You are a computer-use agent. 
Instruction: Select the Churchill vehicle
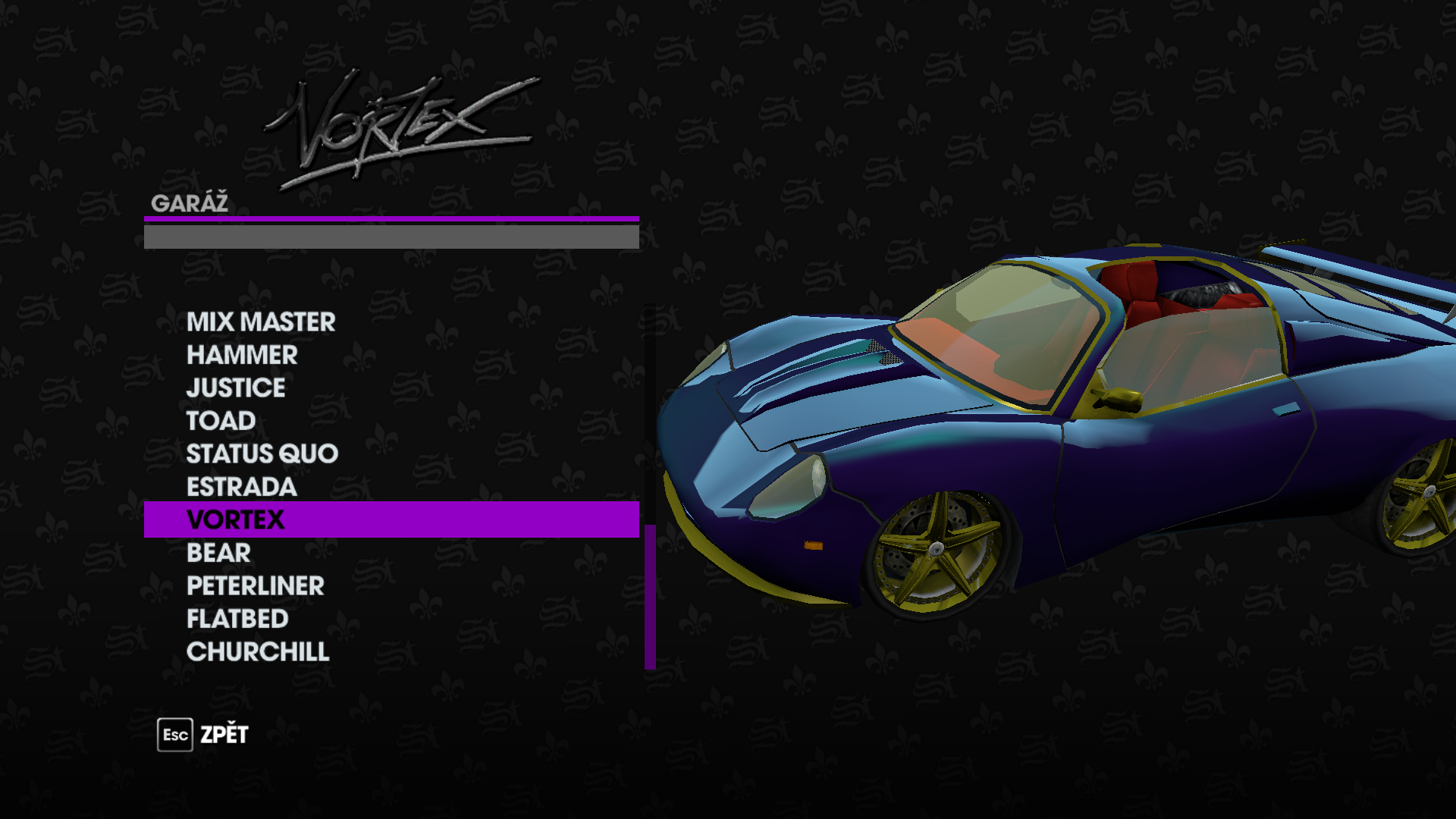(258, 652)
